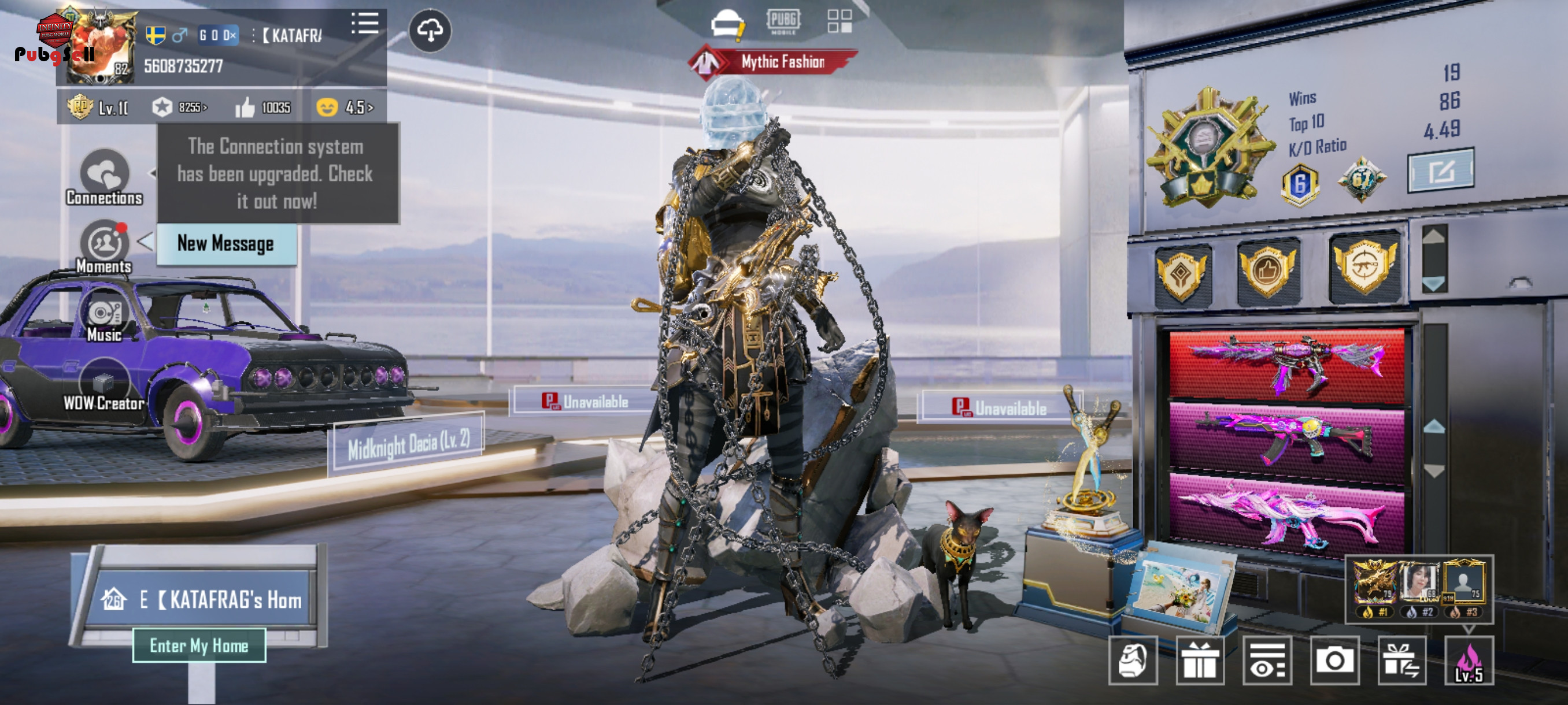Enter My Home
This screenshot has width=1568, height=705.
click(199, 645)
